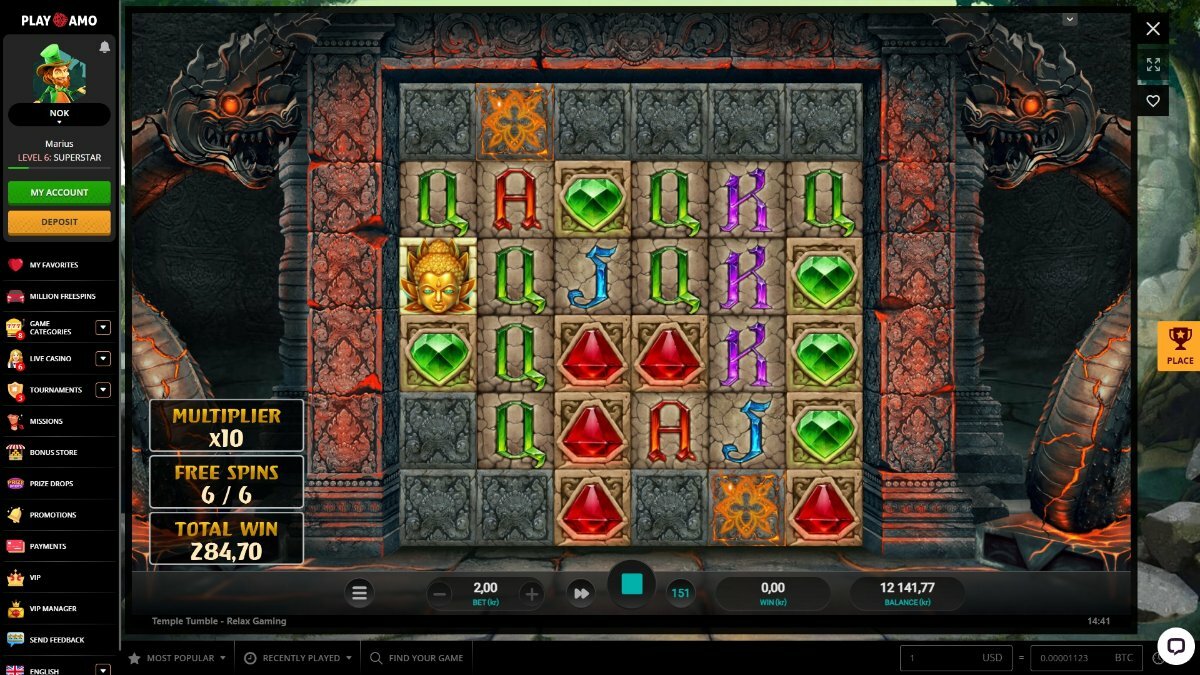
Task: Click the autoplay counter showing 151
Action: tap(681, 593)
